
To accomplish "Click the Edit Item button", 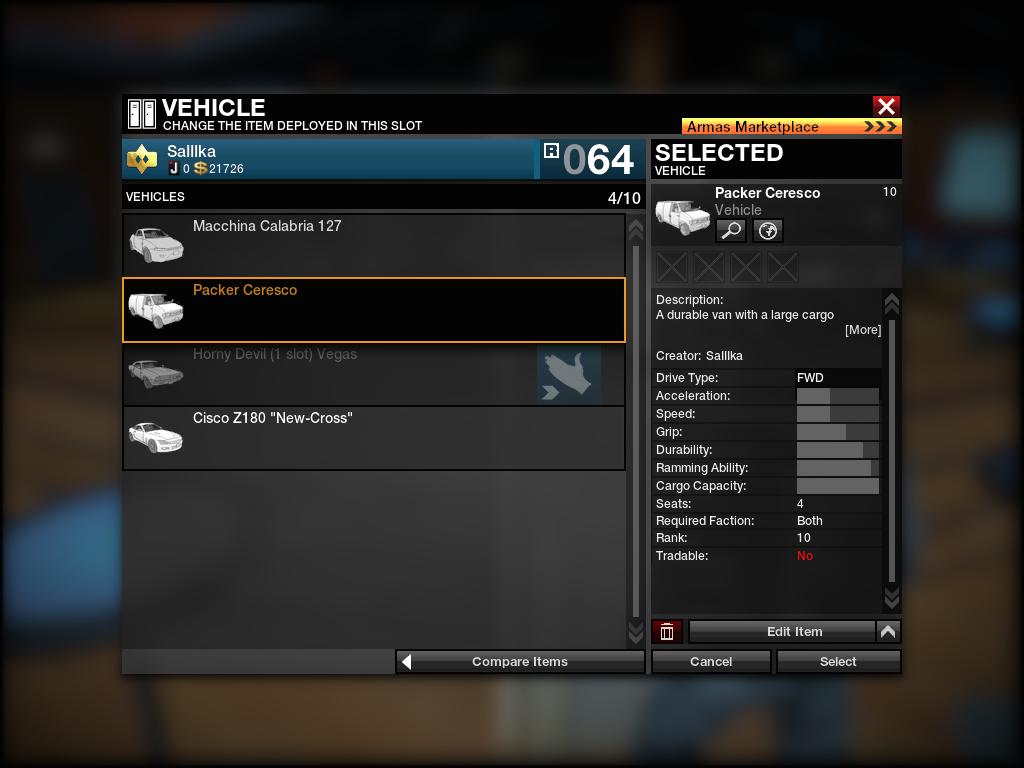I will pyautogui.click(x=782, y=632).
